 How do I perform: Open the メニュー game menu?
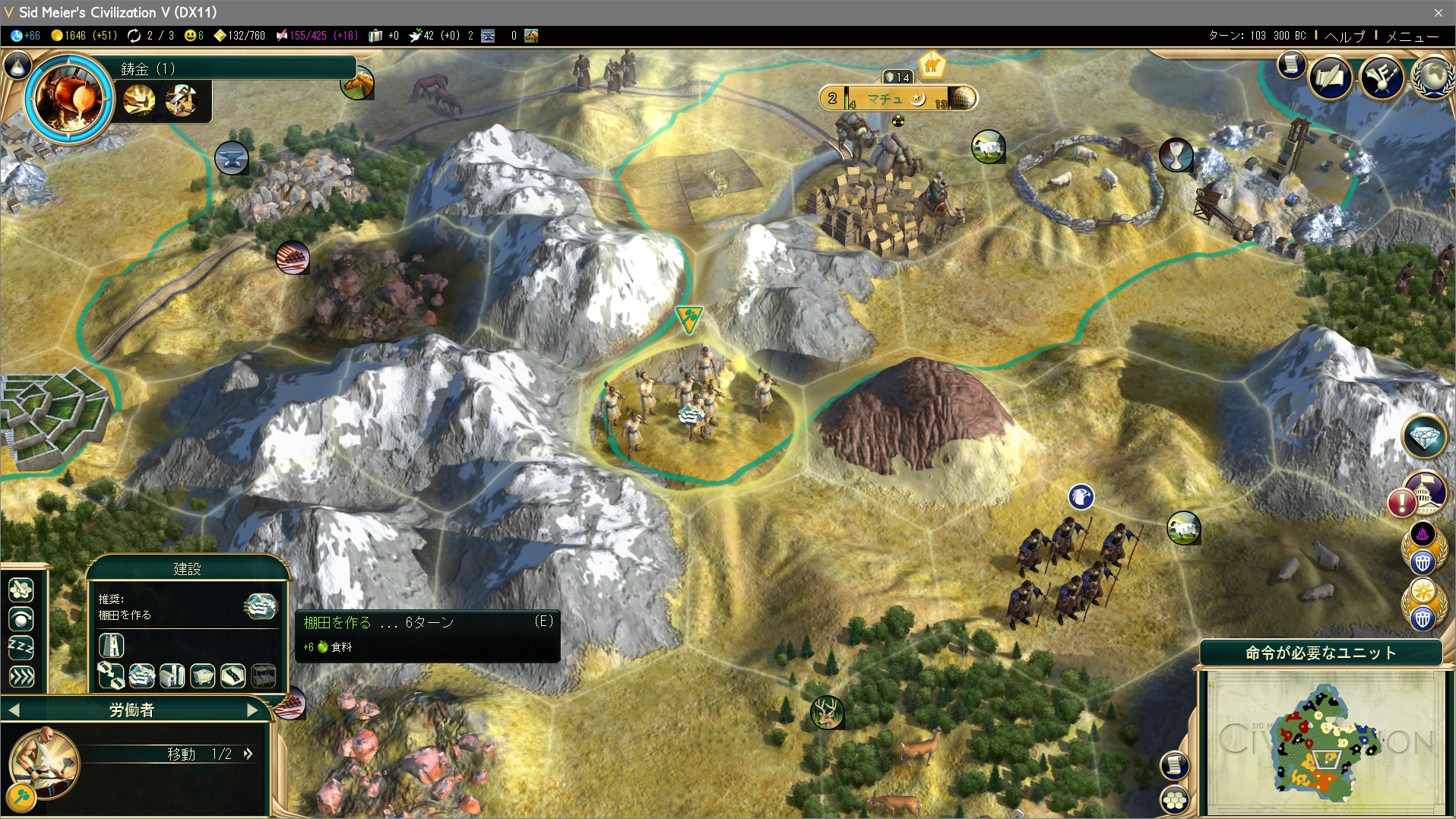pyautogui.click(x=1412, y=36)
